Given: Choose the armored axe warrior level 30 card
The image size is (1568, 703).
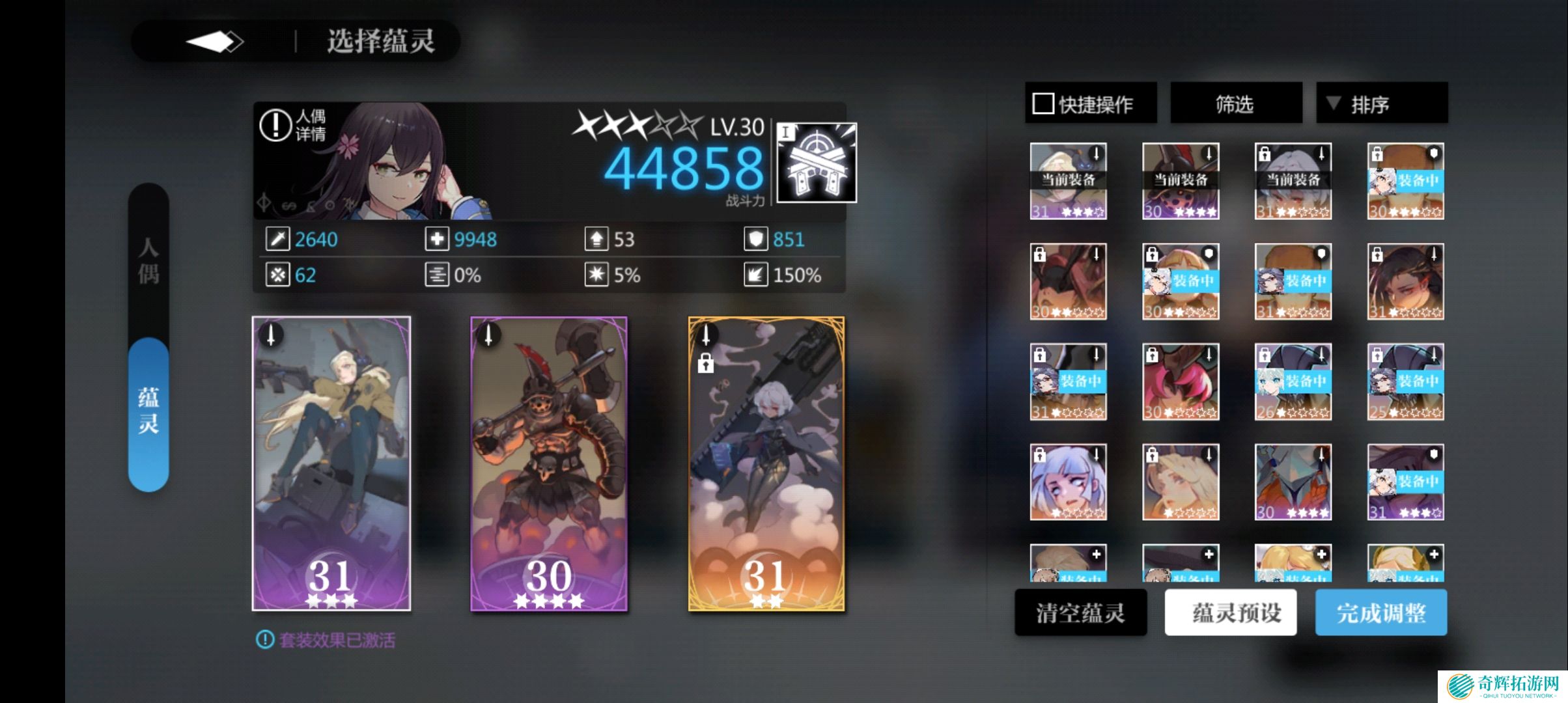Looking at the screenshot, I should (549, 463).
